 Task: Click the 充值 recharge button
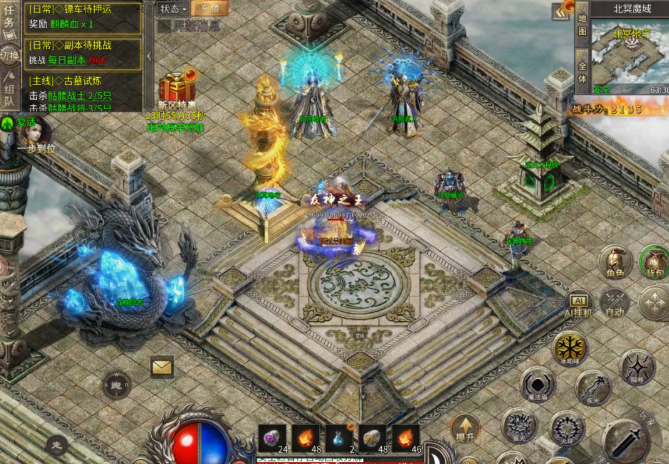tap(209, 8)
